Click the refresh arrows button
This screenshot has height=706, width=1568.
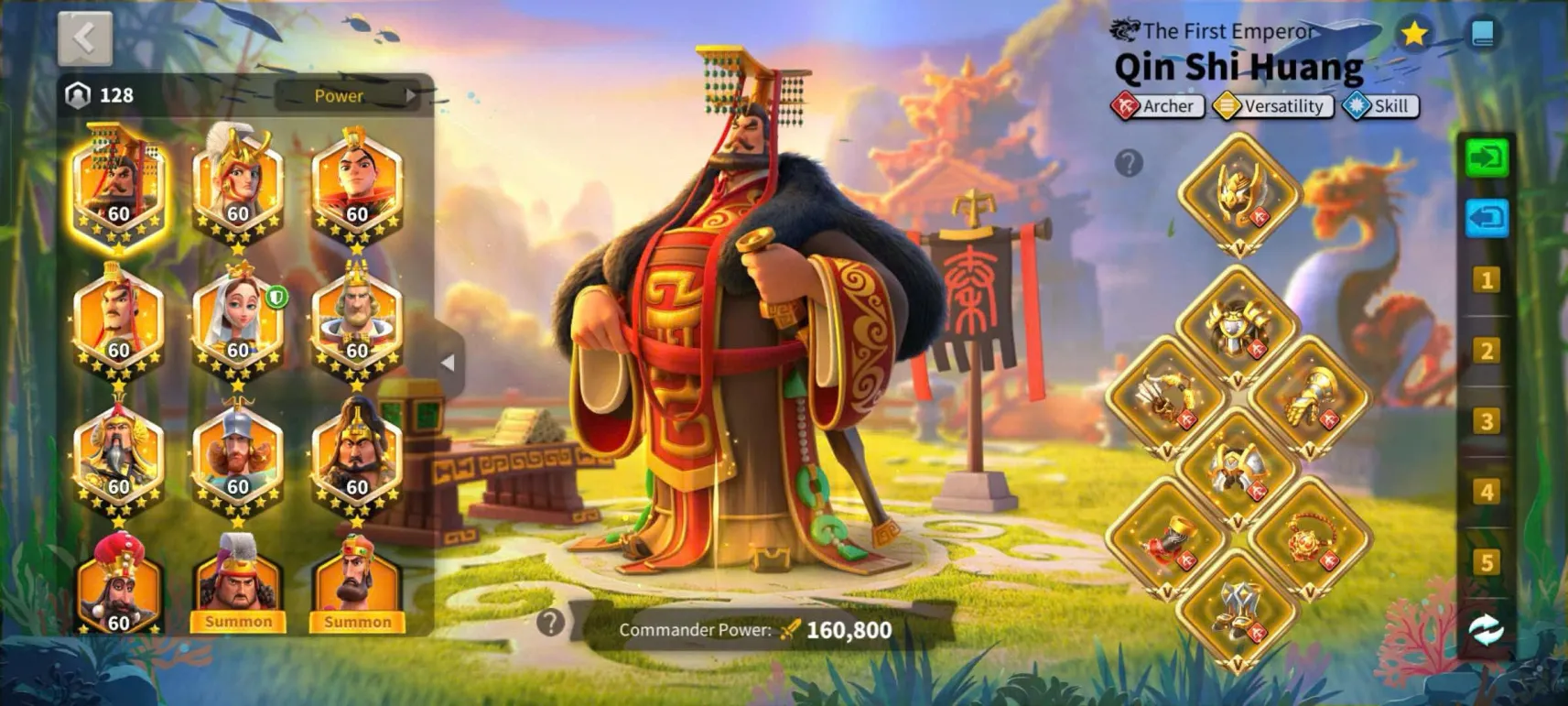1486,630
